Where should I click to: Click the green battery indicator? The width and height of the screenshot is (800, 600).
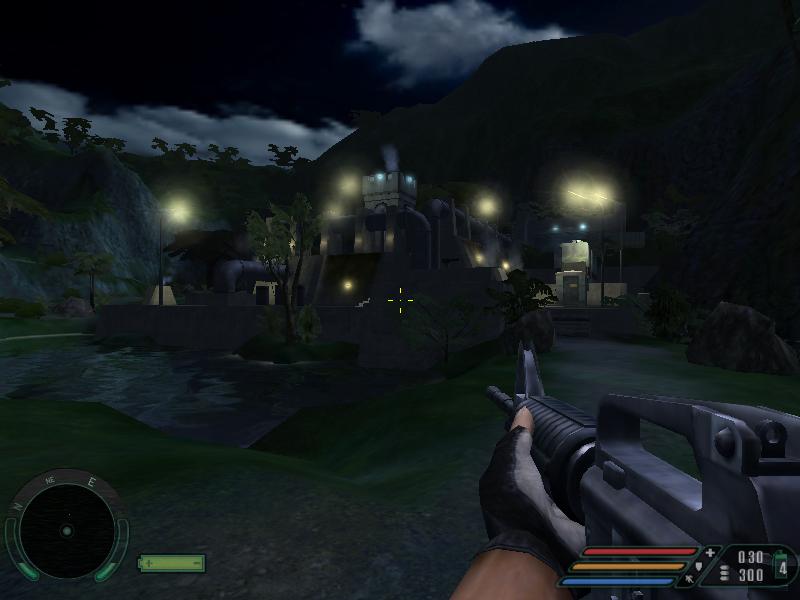coord(171,563)
